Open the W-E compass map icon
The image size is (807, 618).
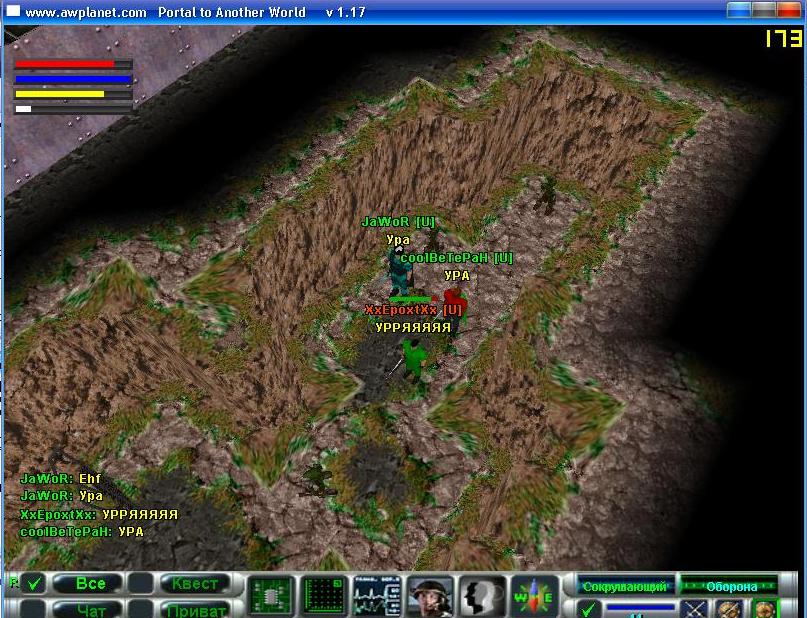[534, 597]
